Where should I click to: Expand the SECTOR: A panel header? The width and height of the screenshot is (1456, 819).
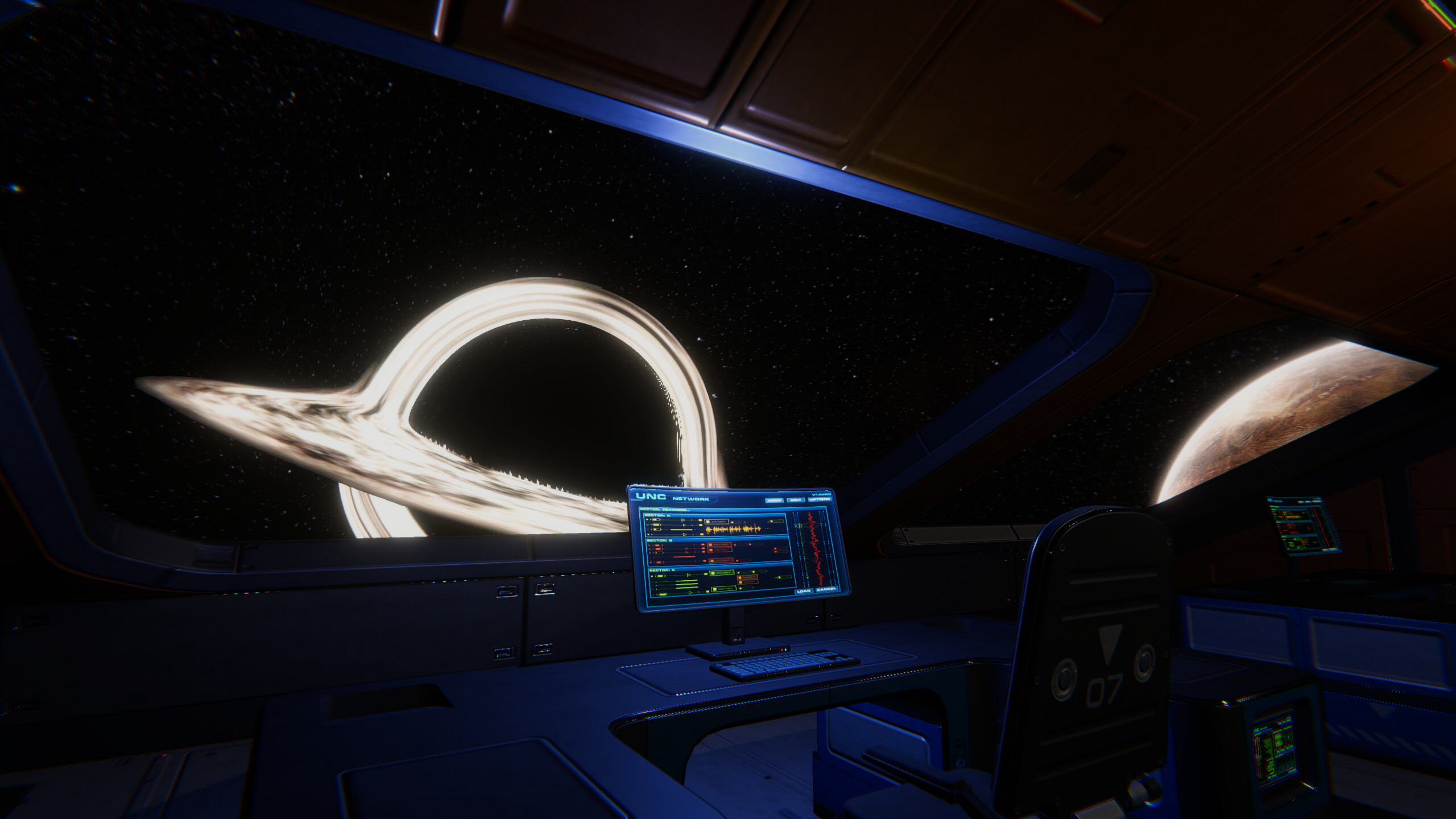(x=658, y=516)
